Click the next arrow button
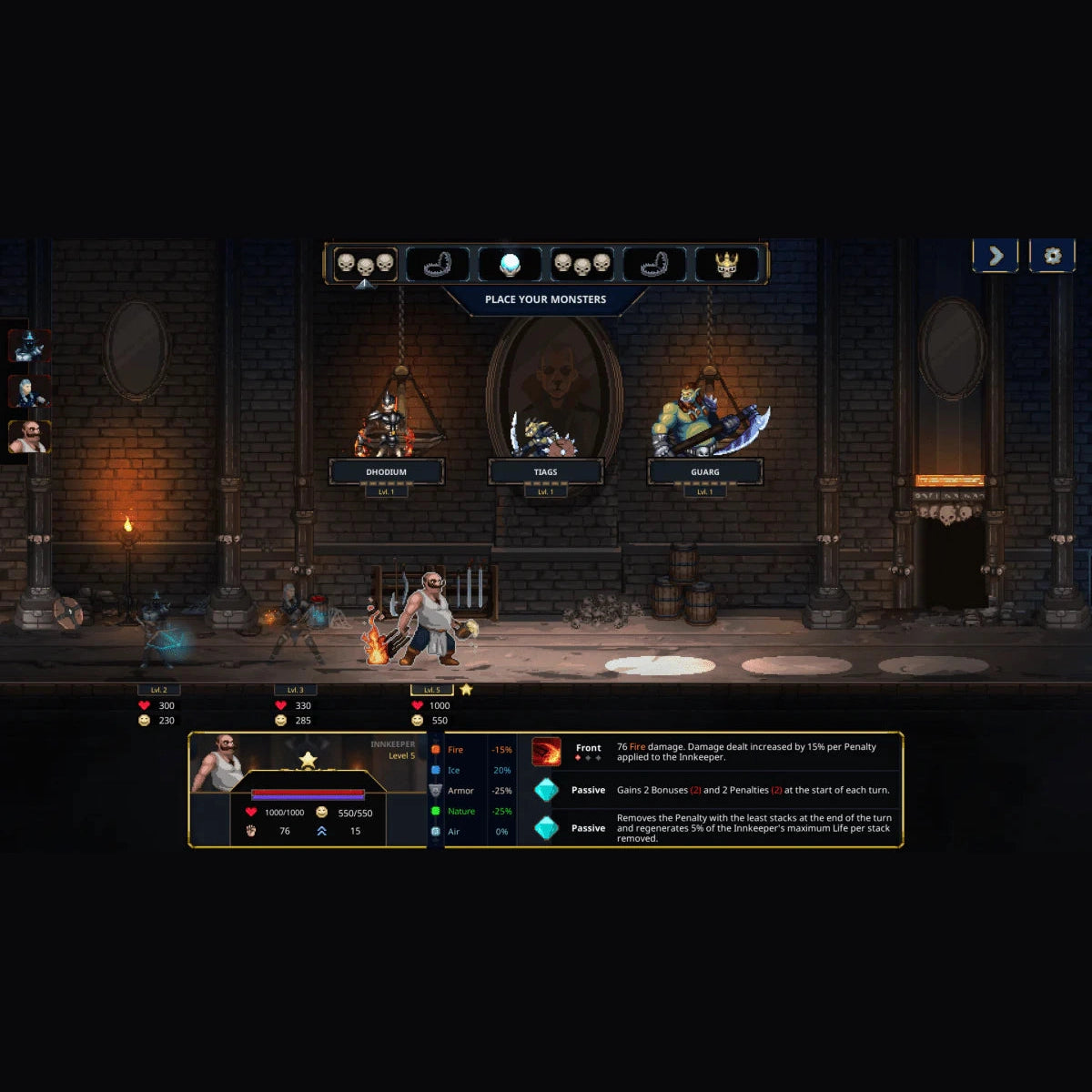The height and width of the screenshot is (1092, 1092). (x=996, y=256)
